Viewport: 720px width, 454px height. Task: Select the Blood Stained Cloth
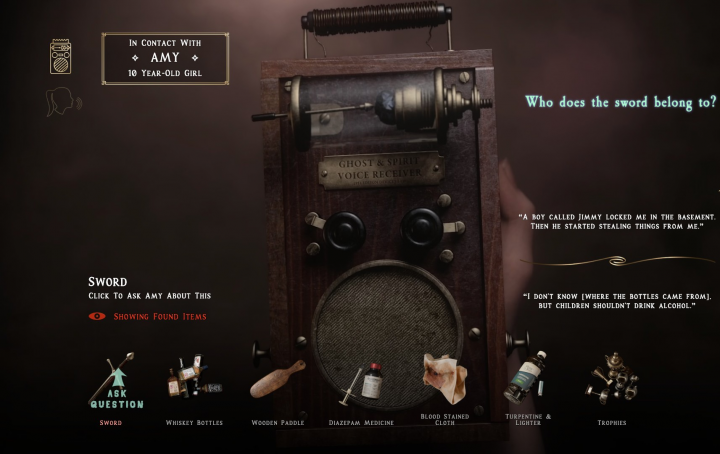444,378
